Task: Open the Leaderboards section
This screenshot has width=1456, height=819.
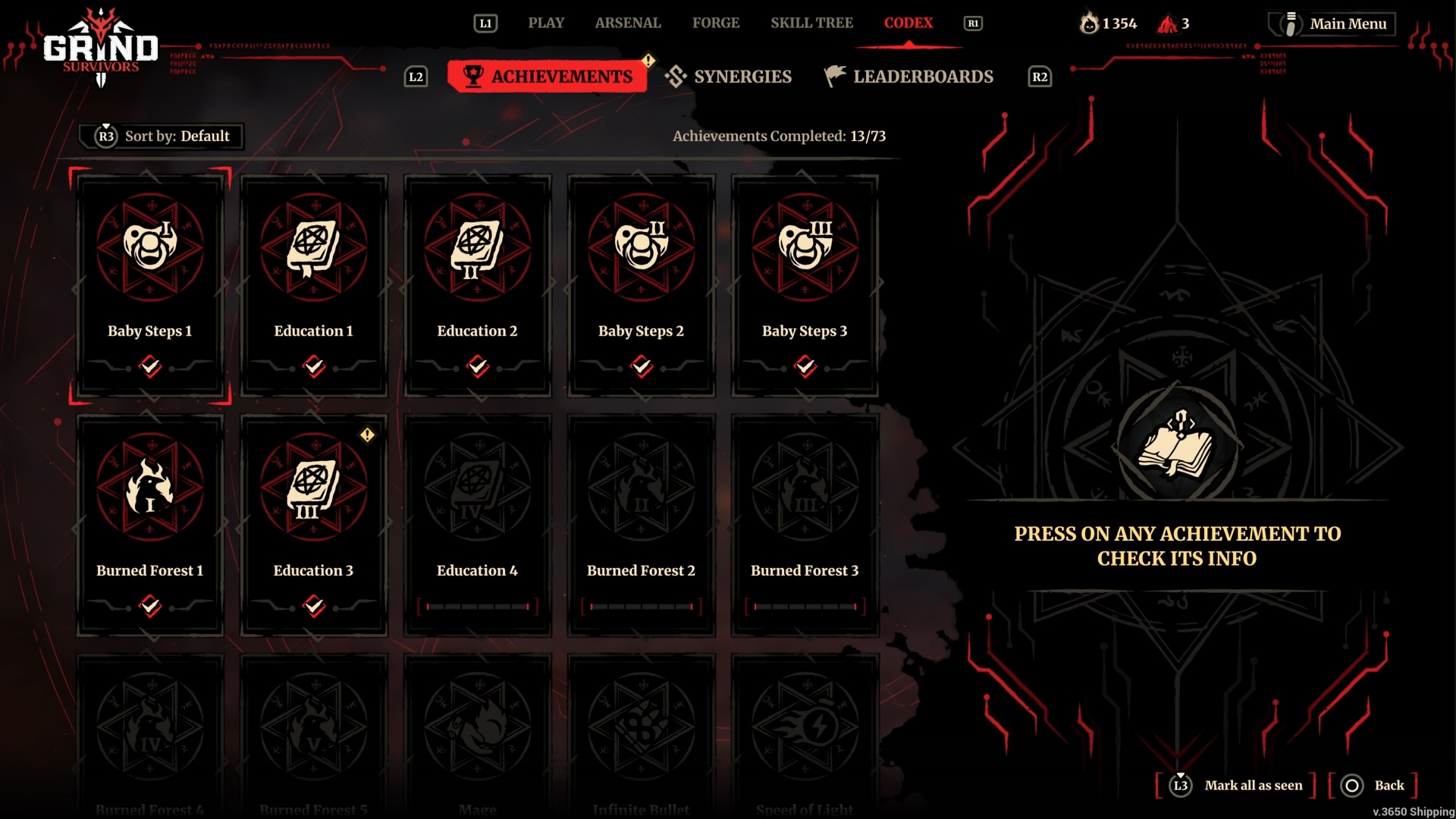Action: pyautogui.click(x=909, y=77)
